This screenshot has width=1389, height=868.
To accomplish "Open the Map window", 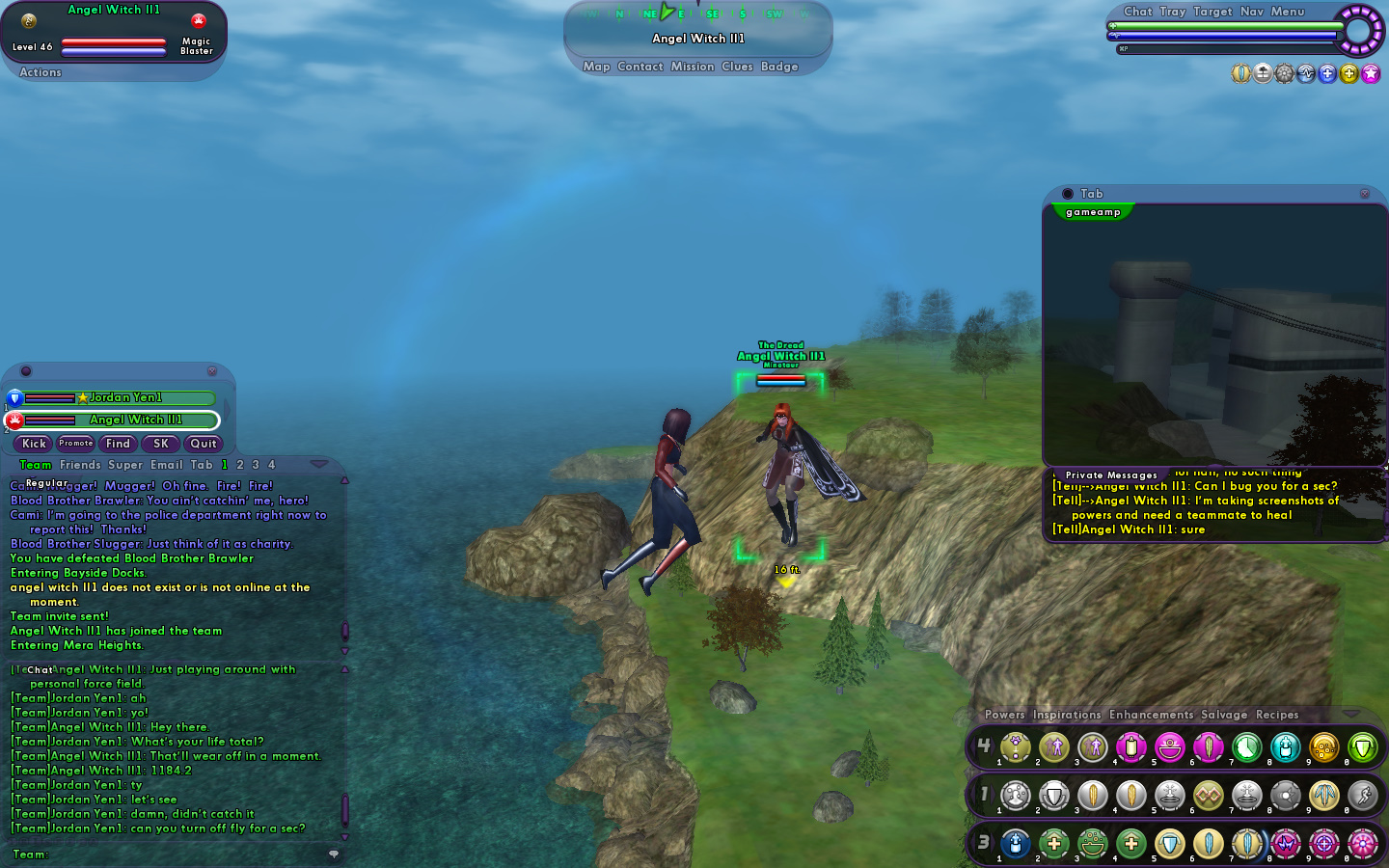I will pos(596,67).
